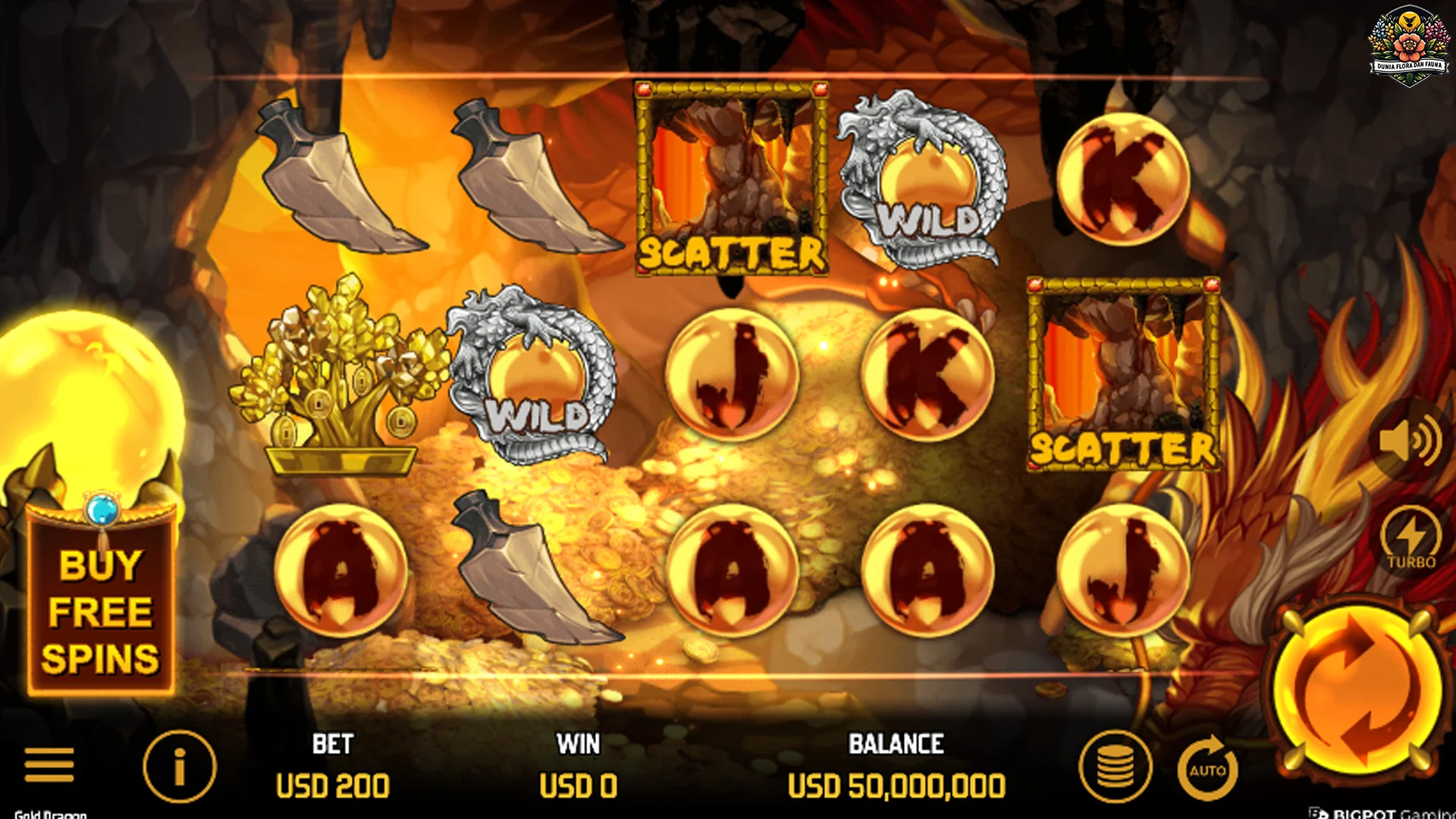1456x819 pixels.
Task: Toggle Turbo spin mode
Action: point(1411,539)
